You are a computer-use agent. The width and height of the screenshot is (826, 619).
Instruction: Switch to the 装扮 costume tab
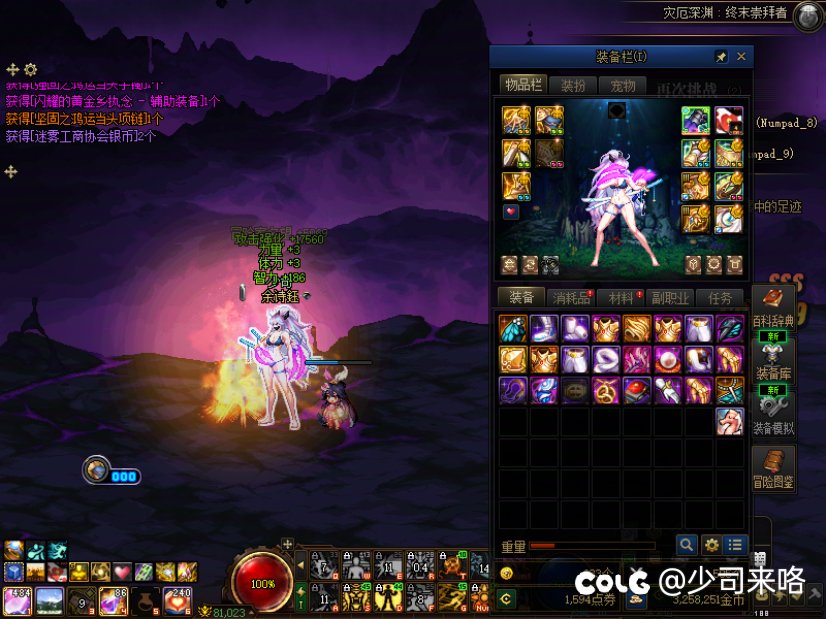point(574,86)
